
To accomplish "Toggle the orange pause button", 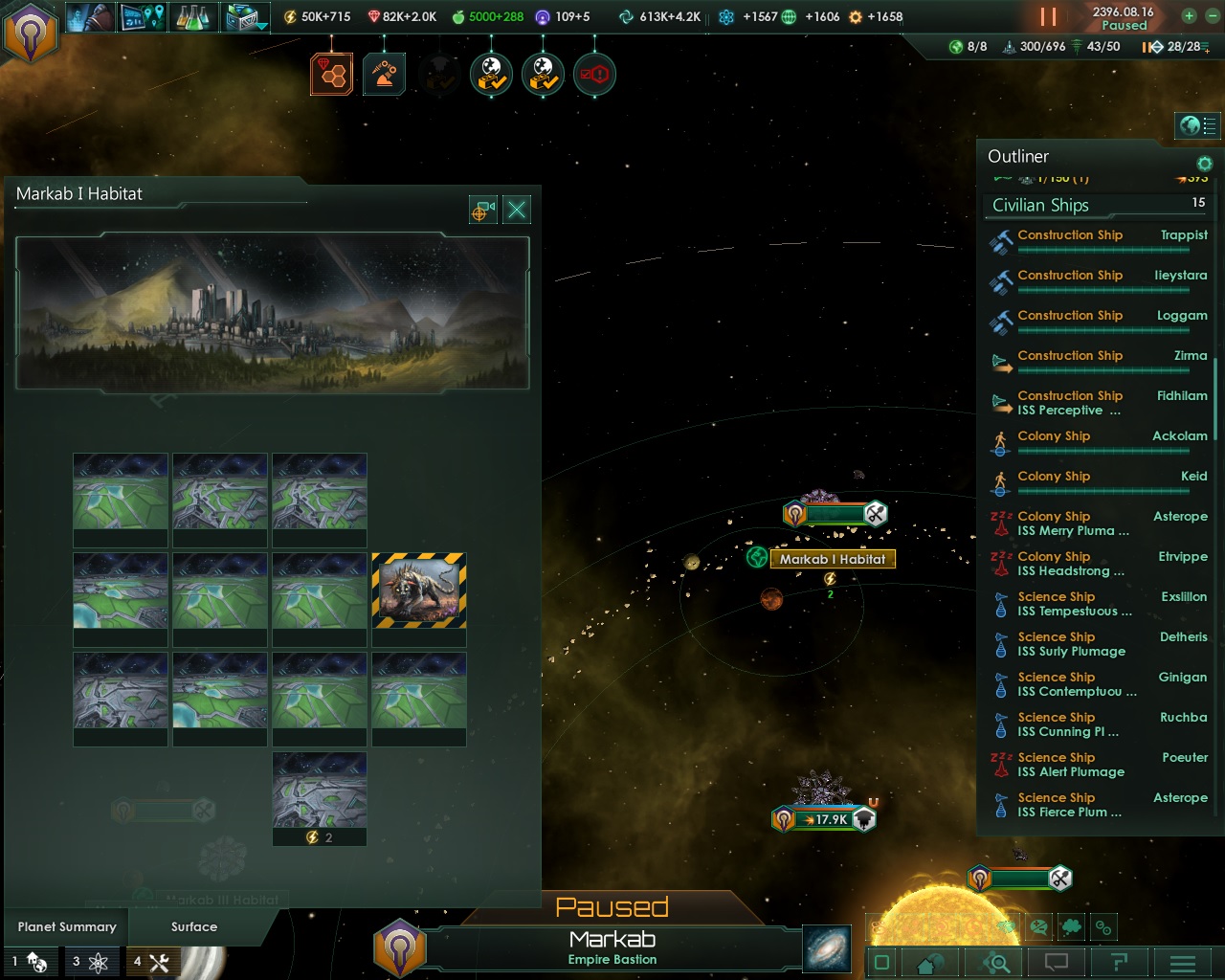I will coord(1048,17).
